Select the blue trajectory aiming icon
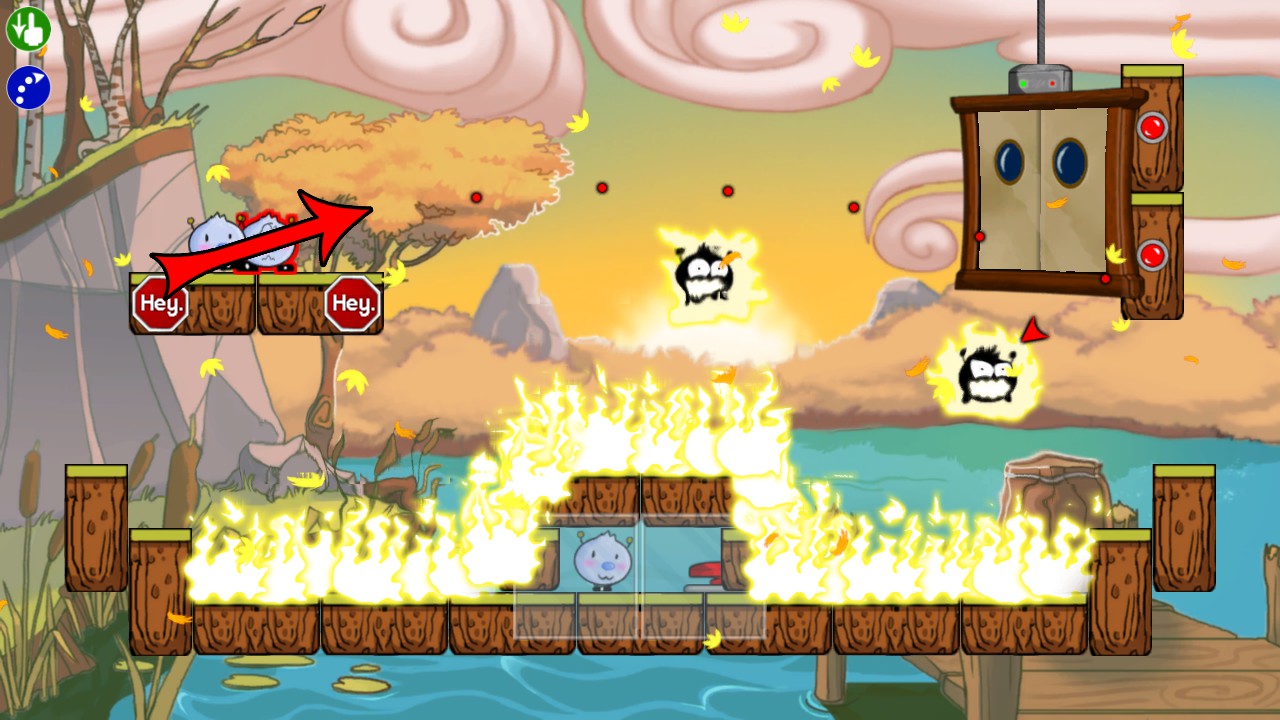1280x720 pixels. 30,87
